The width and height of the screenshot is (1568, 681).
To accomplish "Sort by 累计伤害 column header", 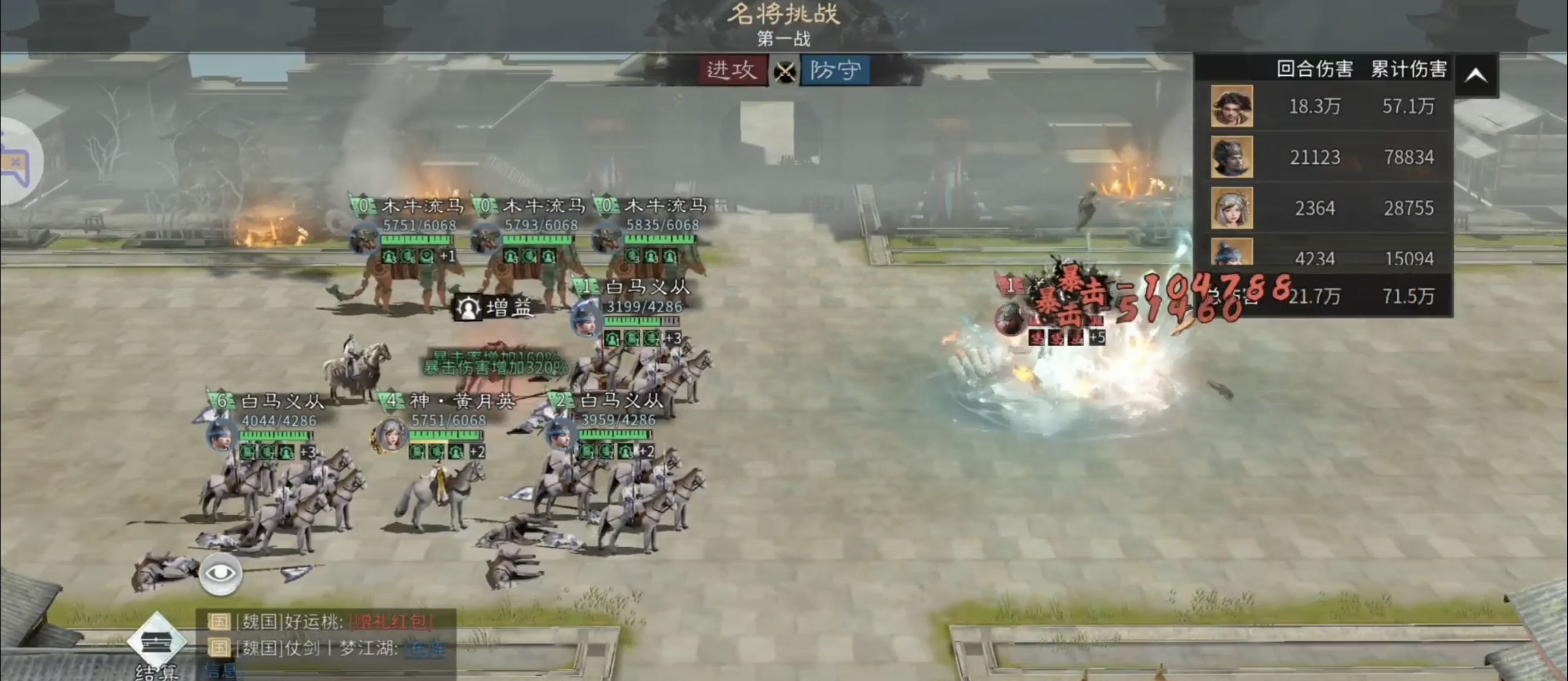I will [1408, 69].
